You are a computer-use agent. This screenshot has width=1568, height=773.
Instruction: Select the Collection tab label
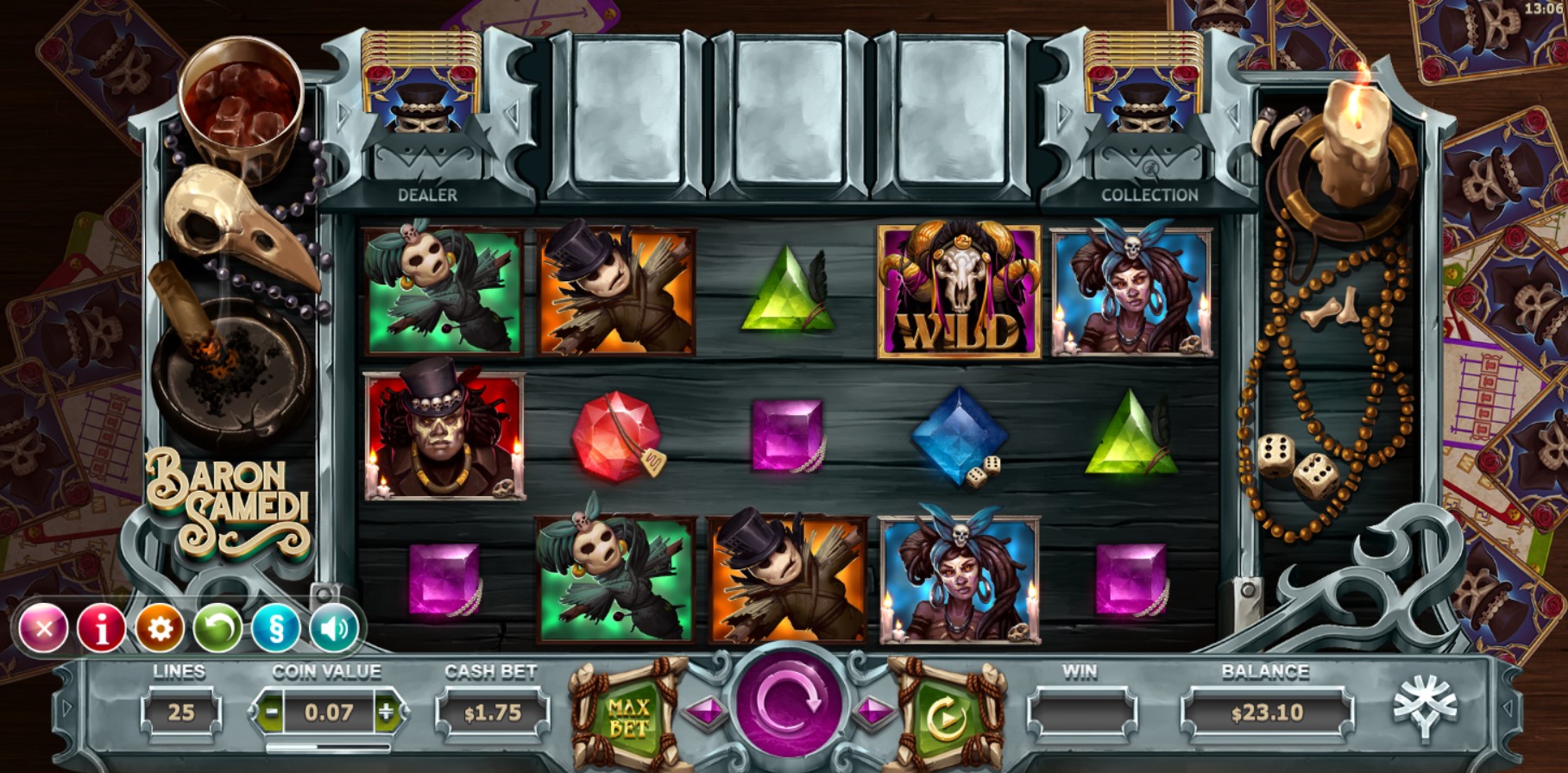point(1150,196)
